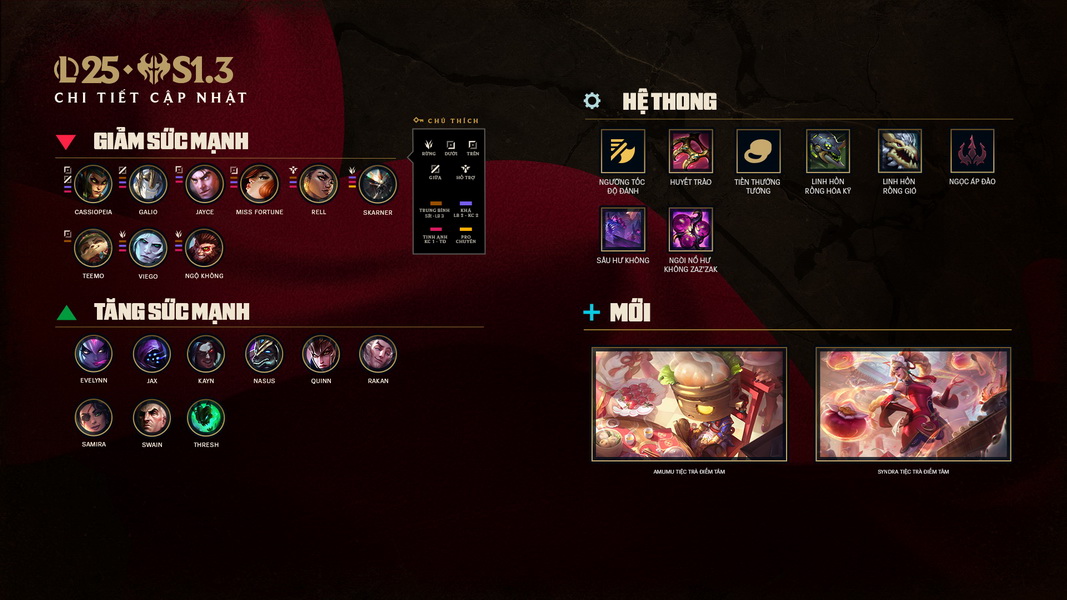
Task: Click Galio's portrait in the nerf list
Action: 148,184
